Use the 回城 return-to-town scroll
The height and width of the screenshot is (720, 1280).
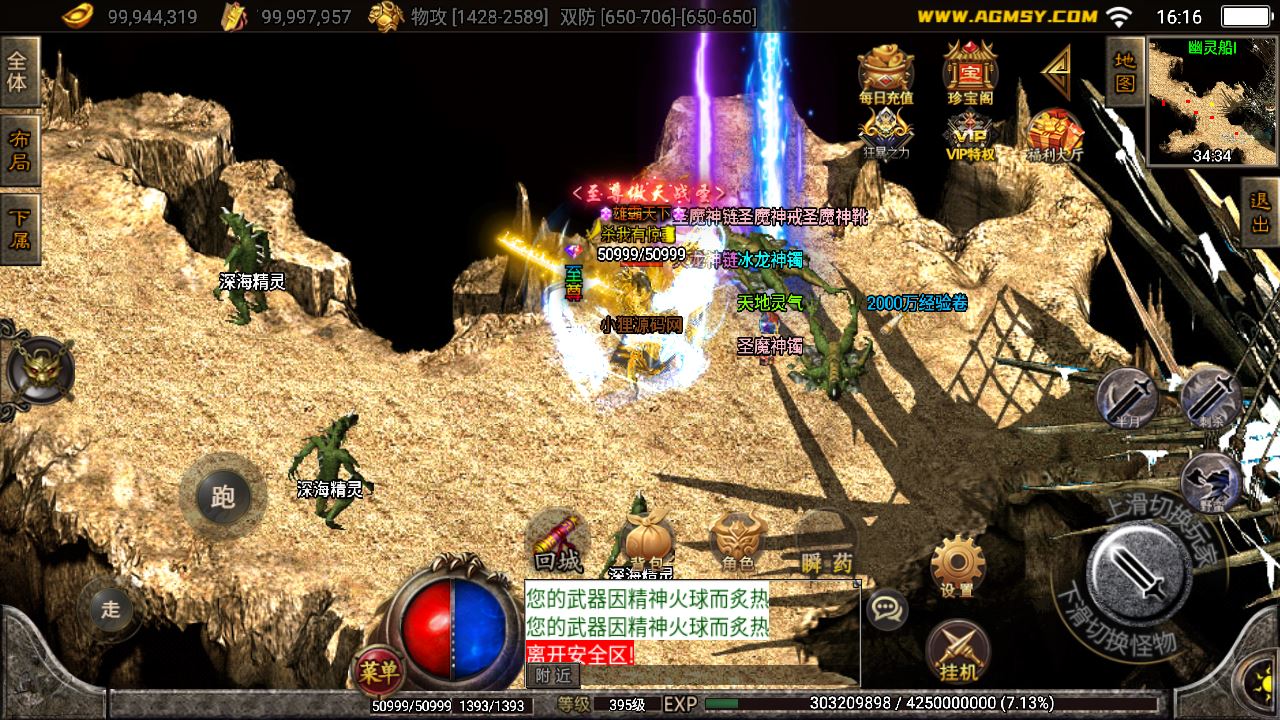click(x=558, y=541)
